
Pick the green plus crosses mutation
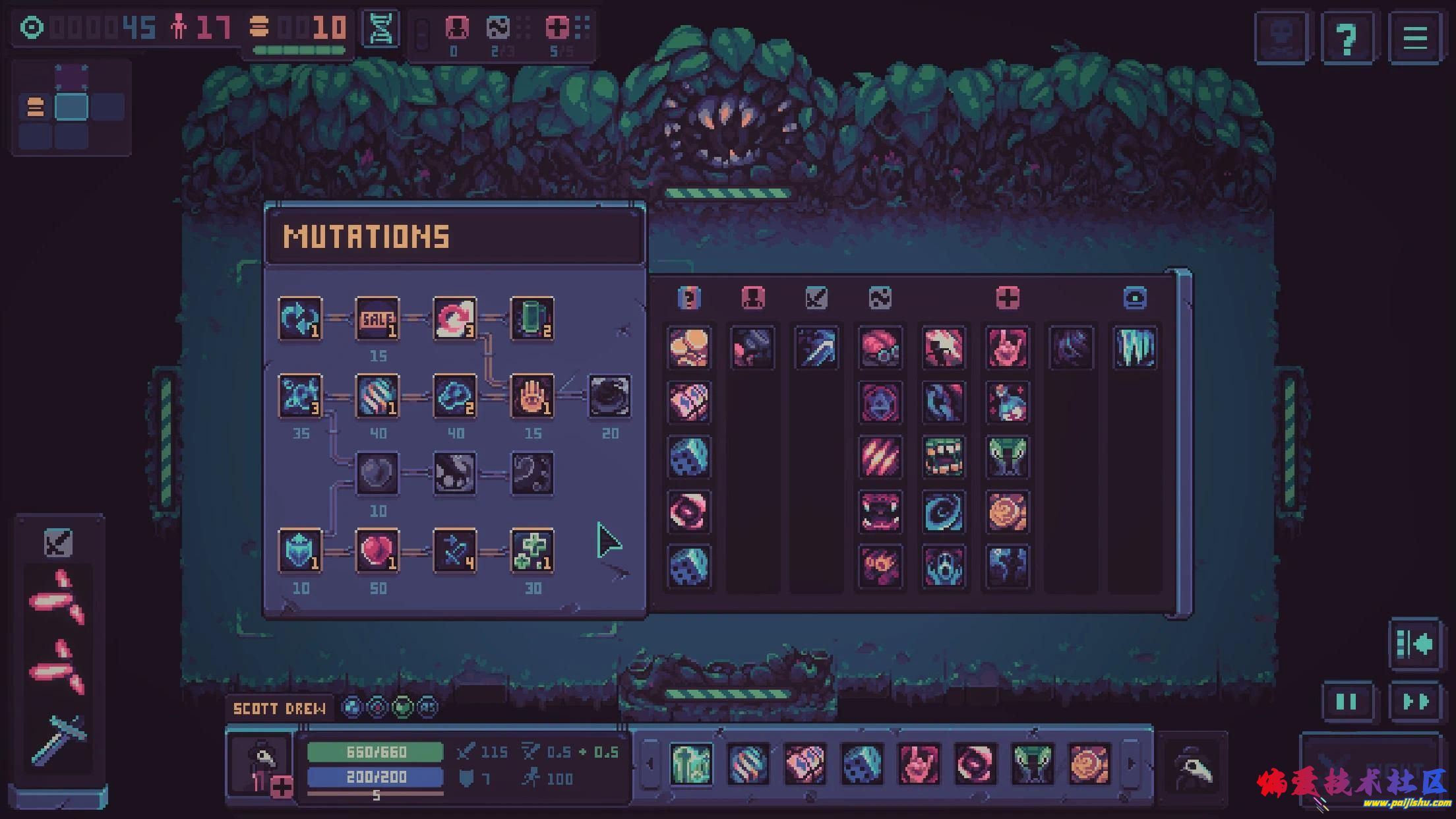[x=532, y=551]
